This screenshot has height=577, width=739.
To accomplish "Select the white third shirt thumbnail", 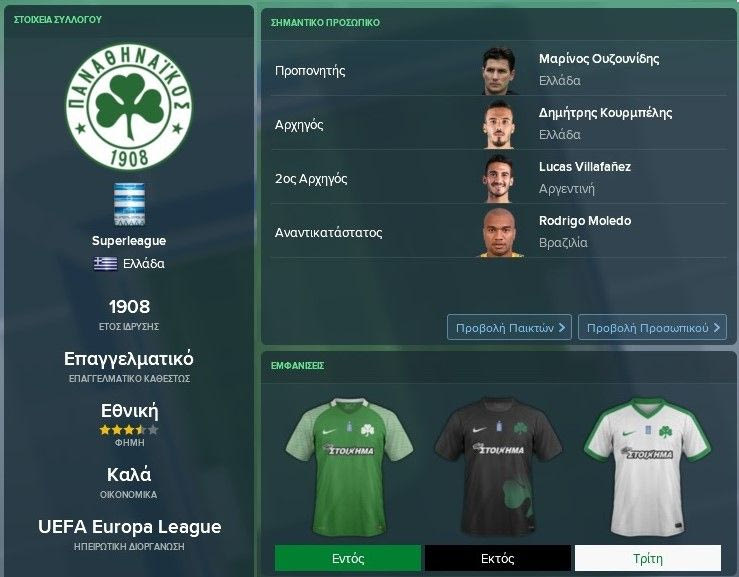I will [647, 464].
